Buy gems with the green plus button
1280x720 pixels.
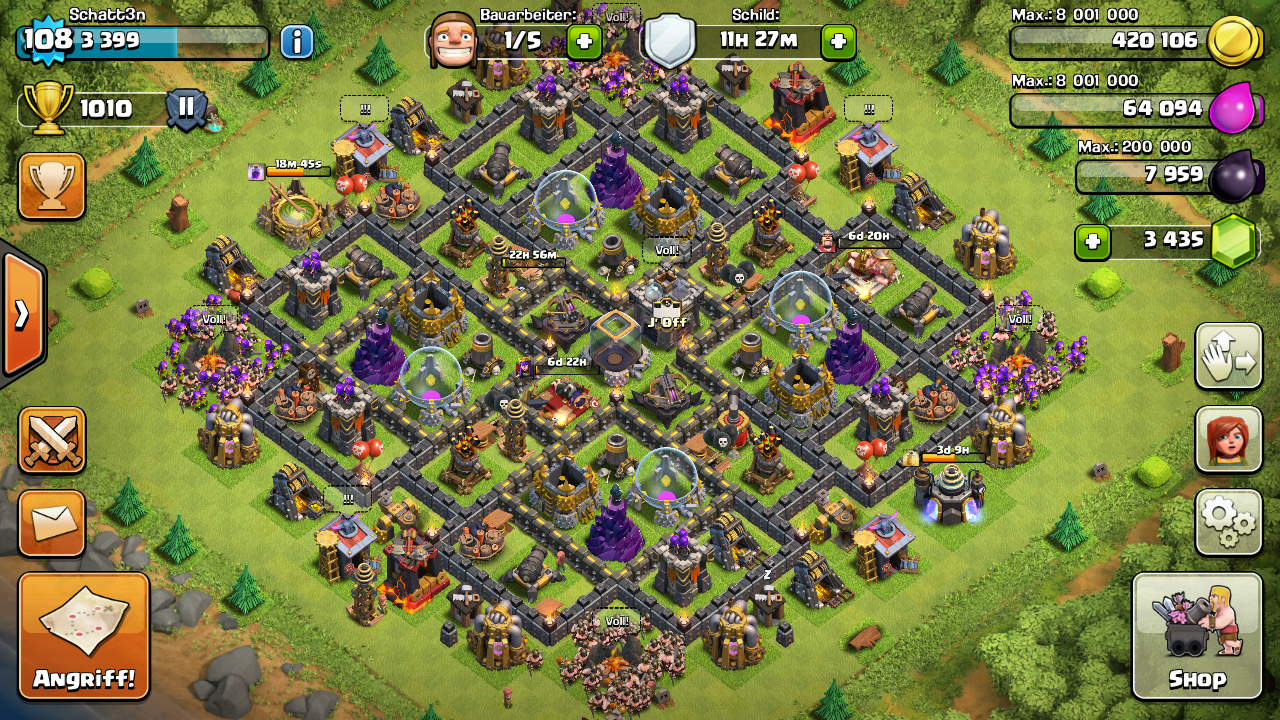(1092, 241)
